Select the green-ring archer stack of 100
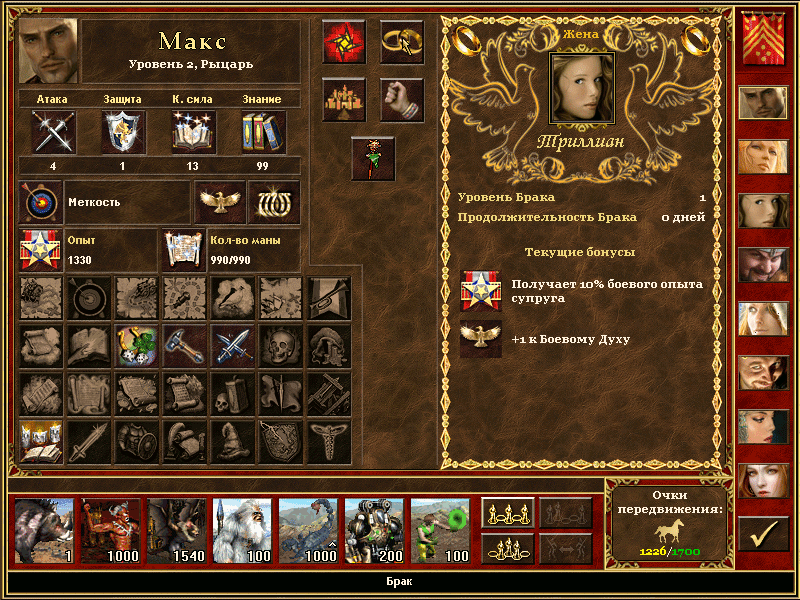The image size is (800, 600). pos(440,531)
